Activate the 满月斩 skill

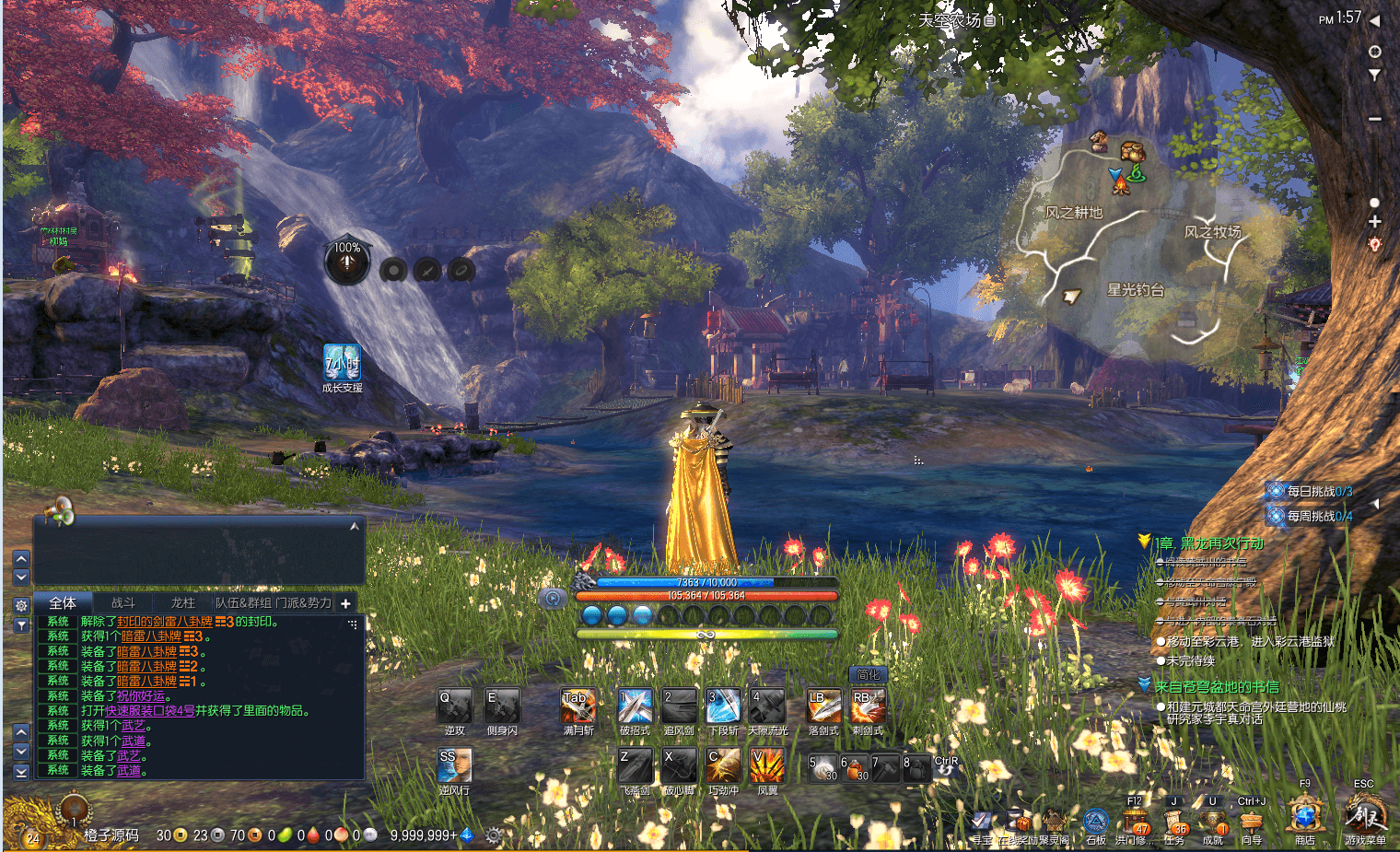[578, 706]
